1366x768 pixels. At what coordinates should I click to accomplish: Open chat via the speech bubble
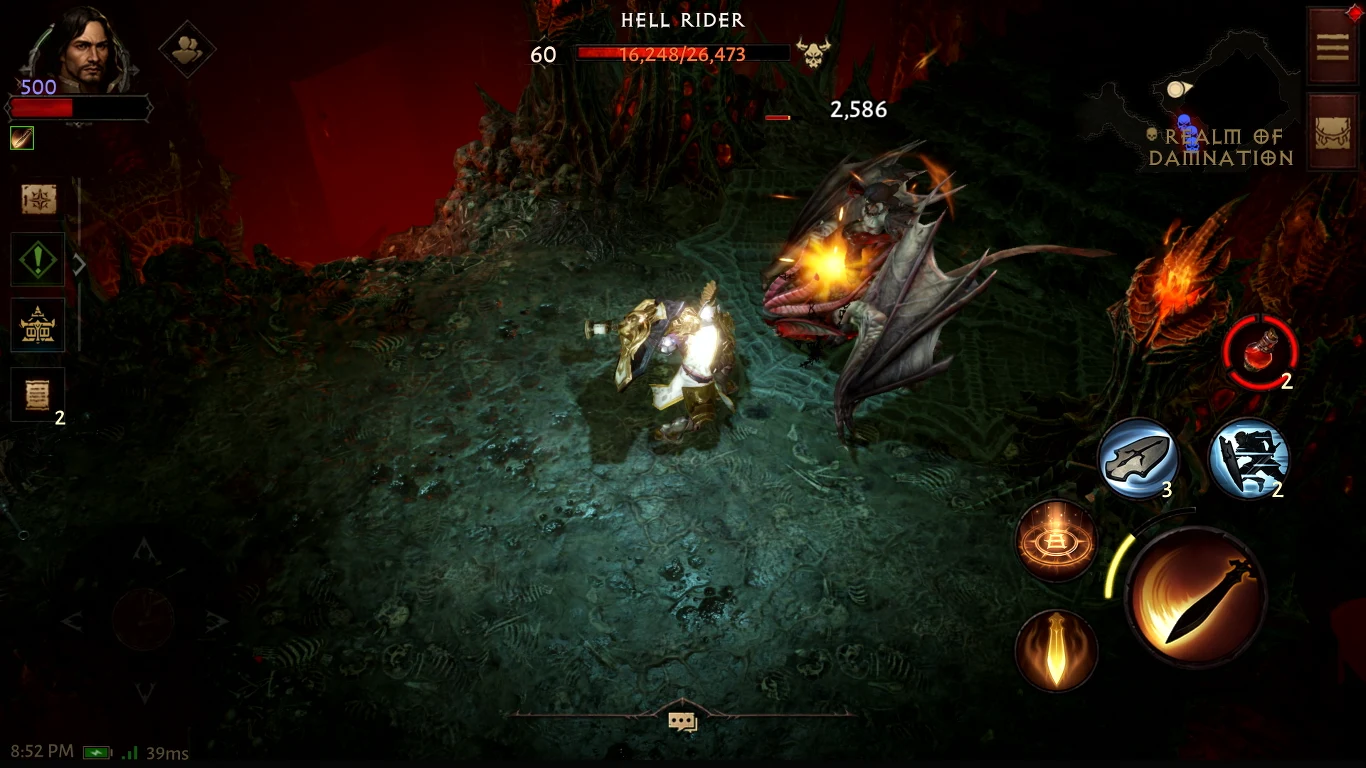click(683, 722)
